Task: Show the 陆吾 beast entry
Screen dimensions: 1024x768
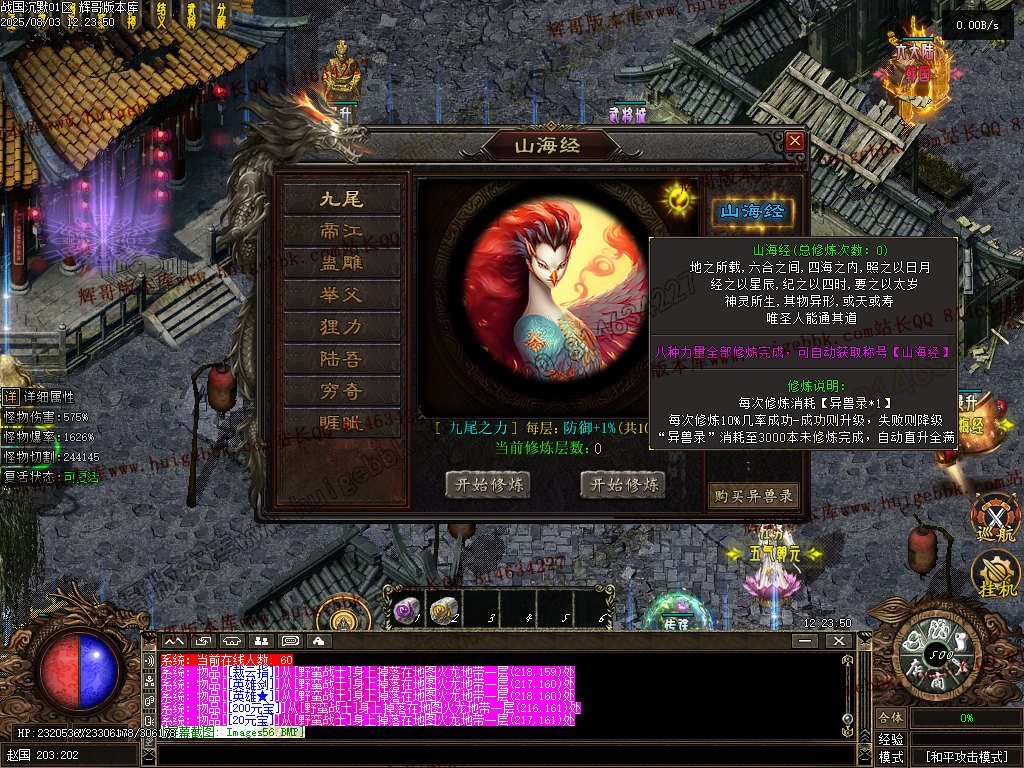Action: [342, 359]
